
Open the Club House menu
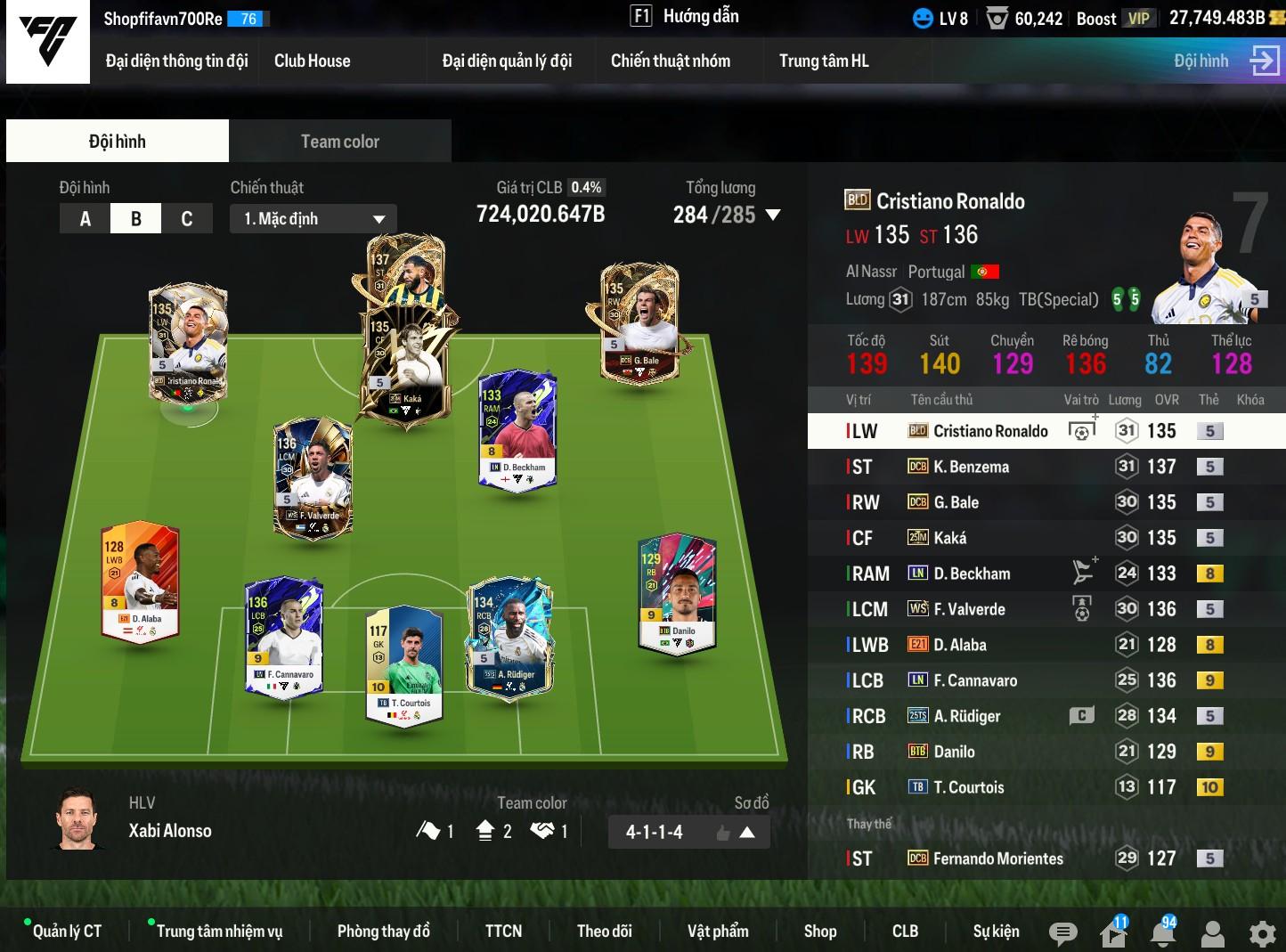[x=312, y=61]
